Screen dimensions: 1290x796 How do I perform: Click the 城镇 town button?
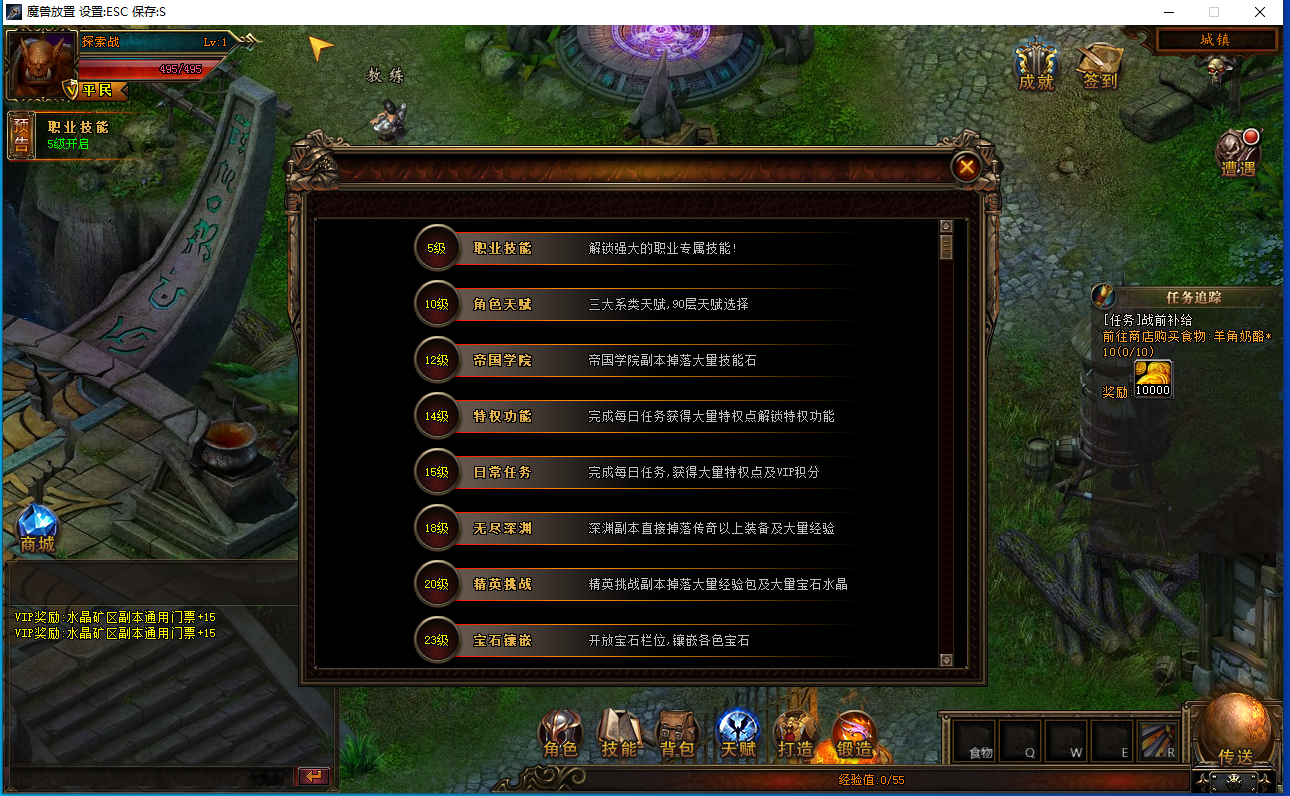click(x=1216, y=40)
